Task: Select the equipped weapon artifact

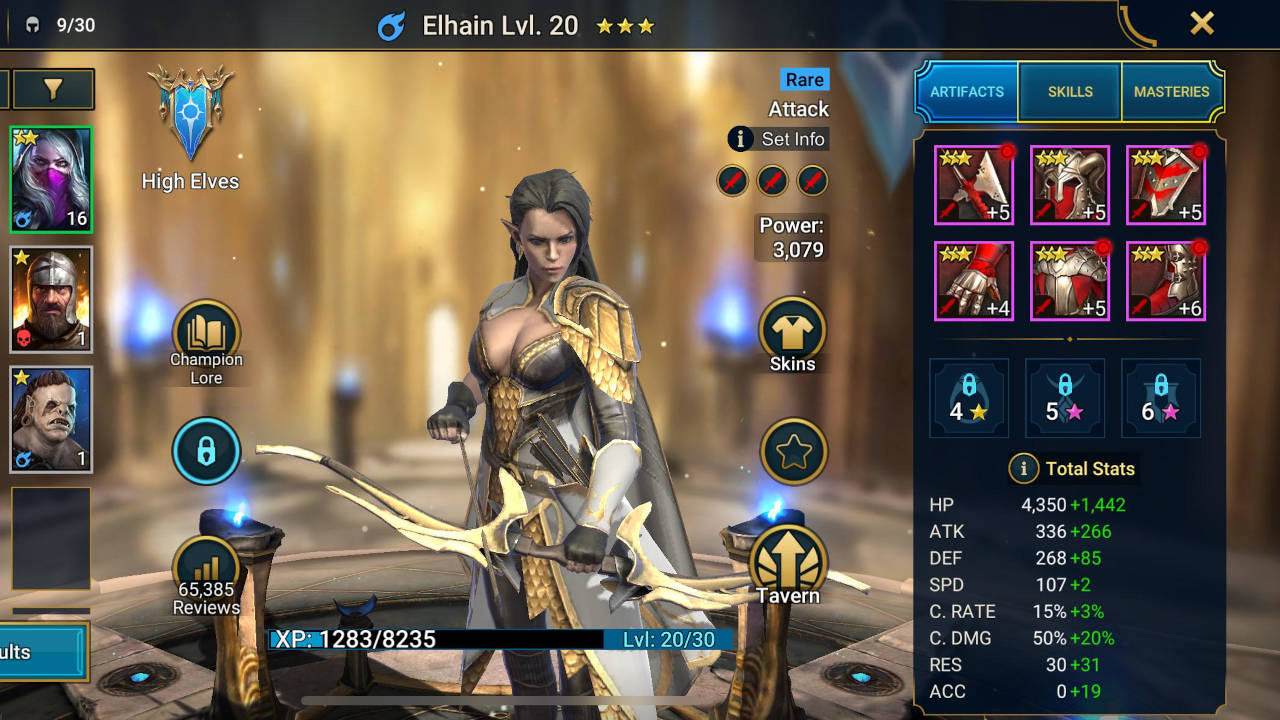Action: click(x=973, y=185)
